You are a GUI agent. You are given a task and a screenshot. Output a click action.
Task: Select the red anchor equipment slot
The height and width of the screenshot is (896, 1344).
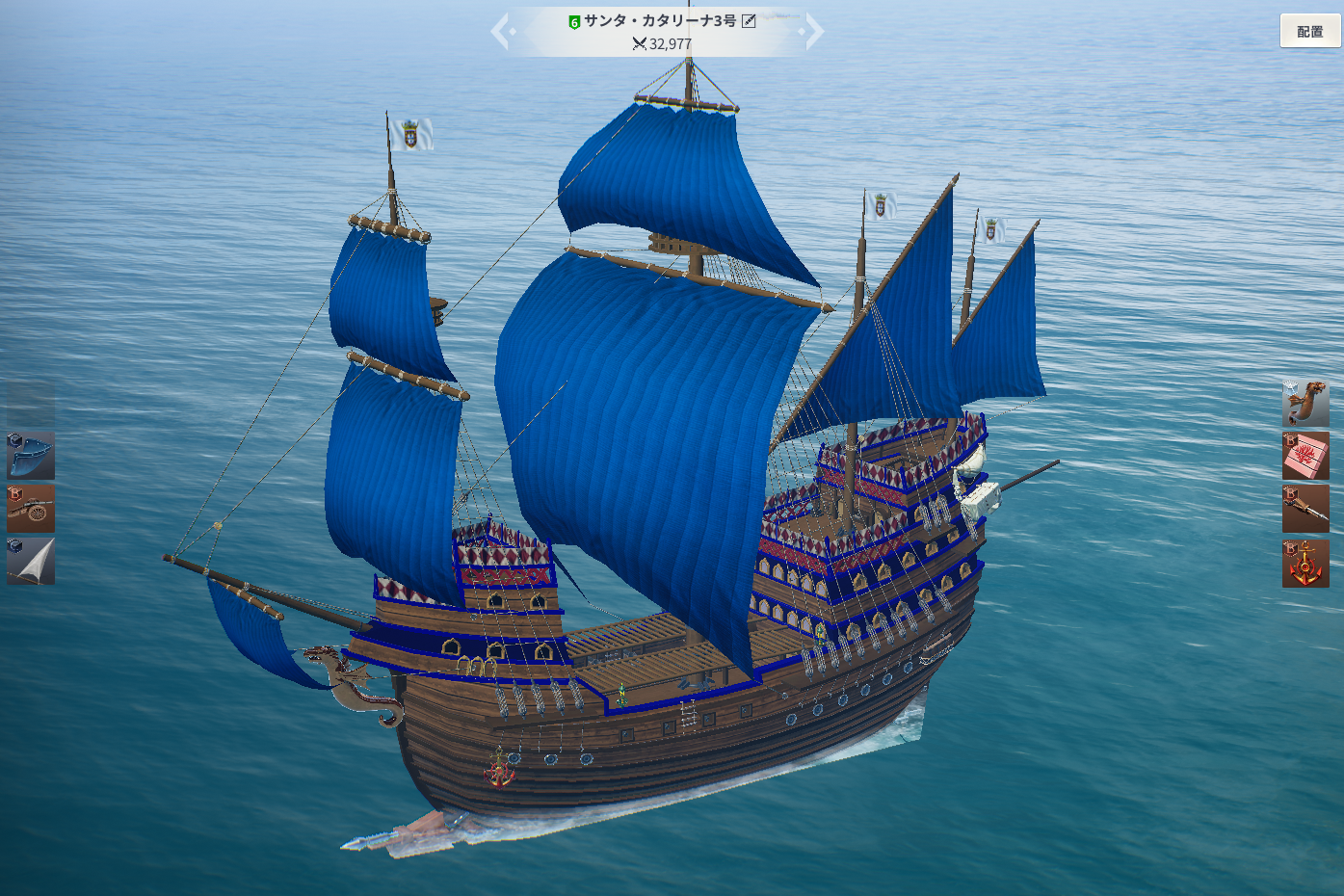coord(1305,563)
